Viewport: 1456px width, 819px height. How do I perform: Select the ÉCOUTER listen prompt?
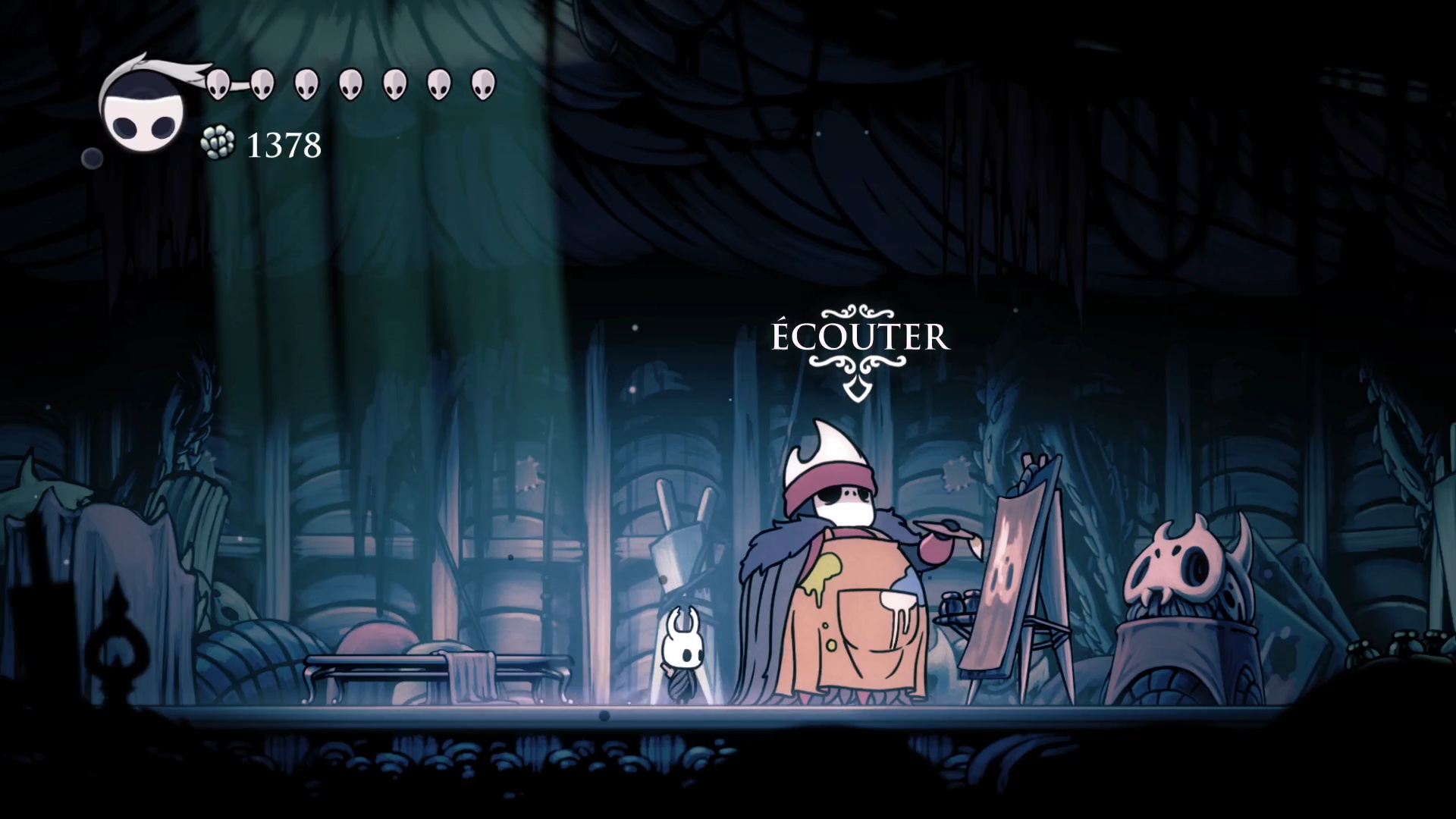click(860, 337)
